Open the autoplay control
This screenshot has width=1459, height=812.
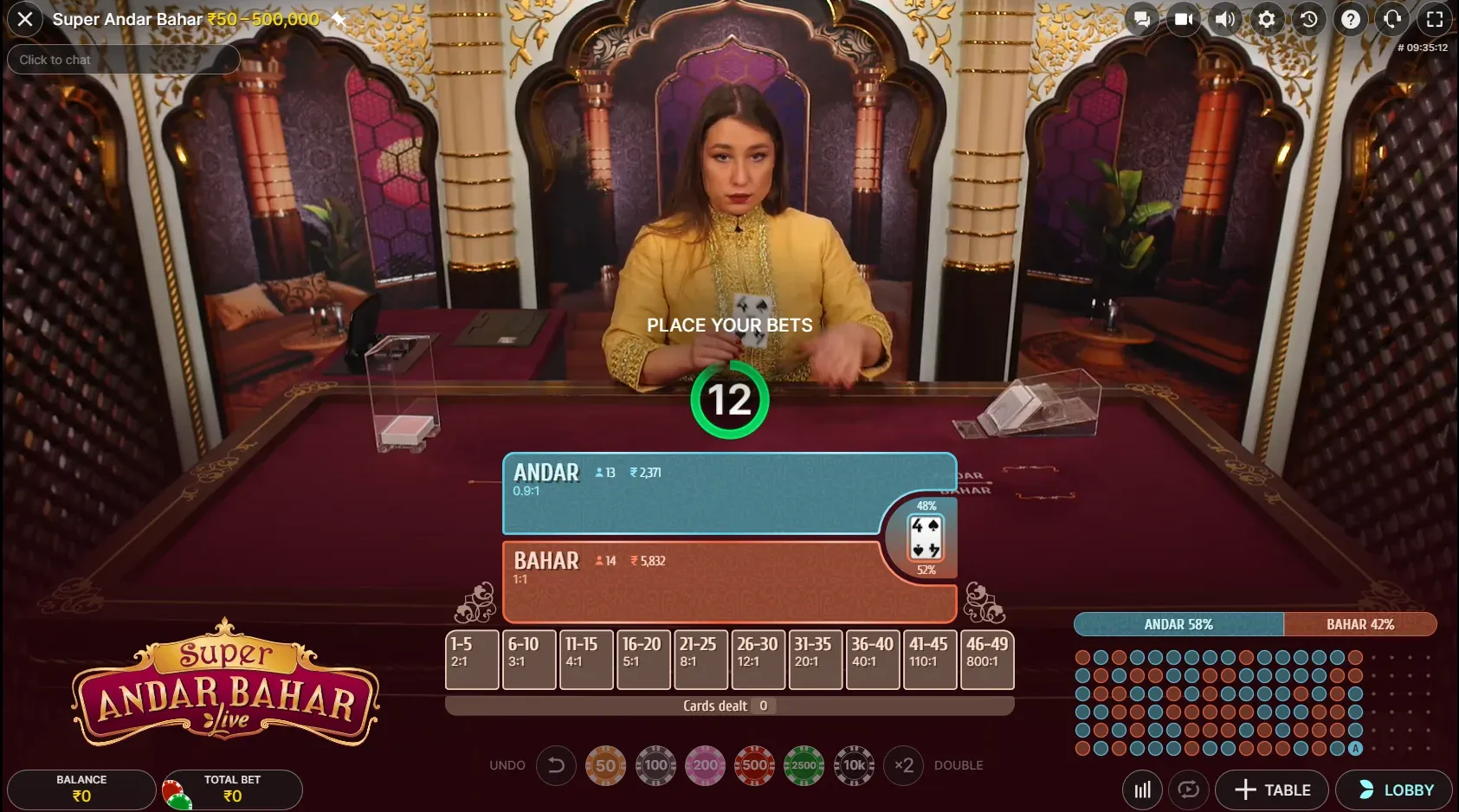coord(1187,789)
